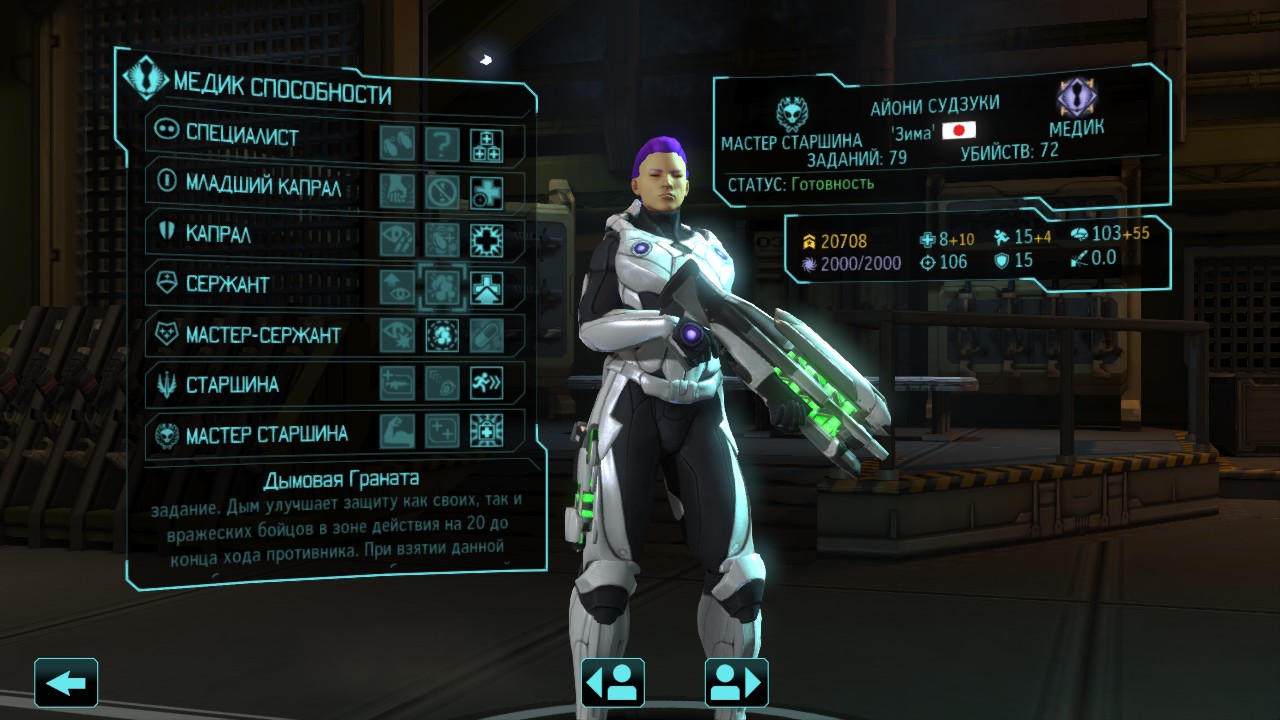The height and width of the screenshot is (720, 1280).
Task: Go back with the left arrow button
Action: point(66,683)
